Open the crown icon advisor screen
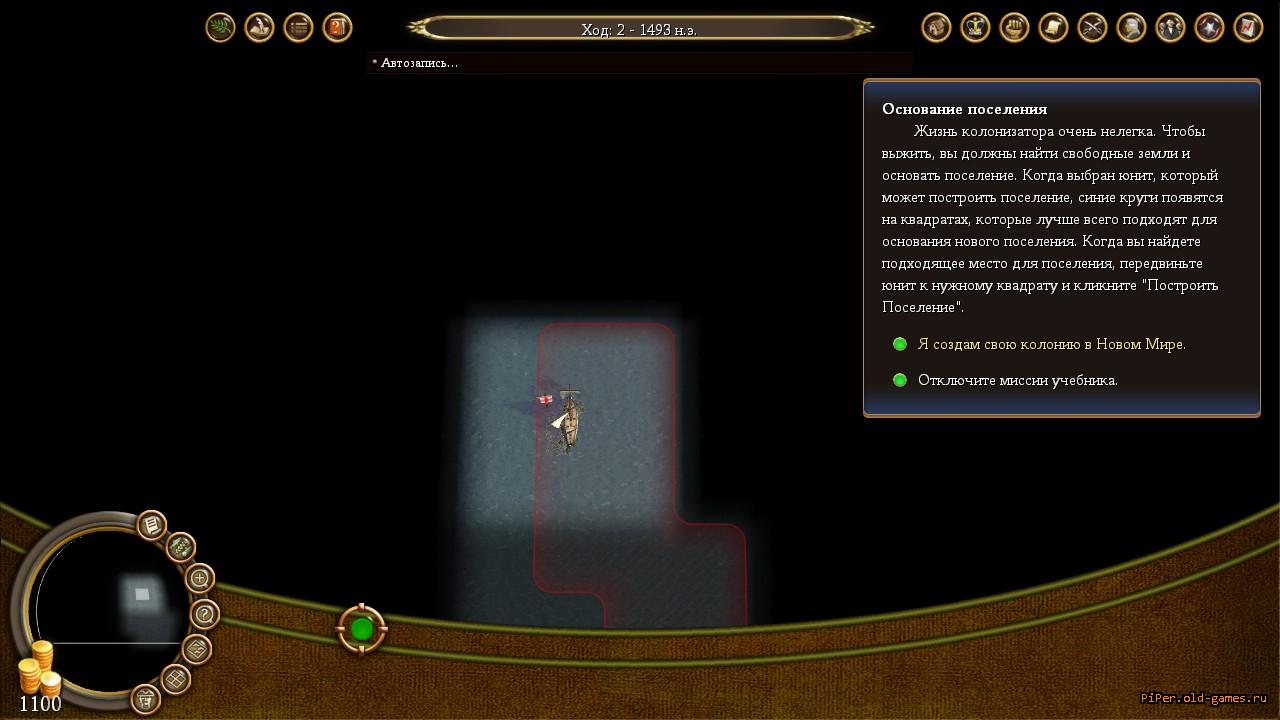The height and width of the screenshot is (720, 1280). (975, 27)
